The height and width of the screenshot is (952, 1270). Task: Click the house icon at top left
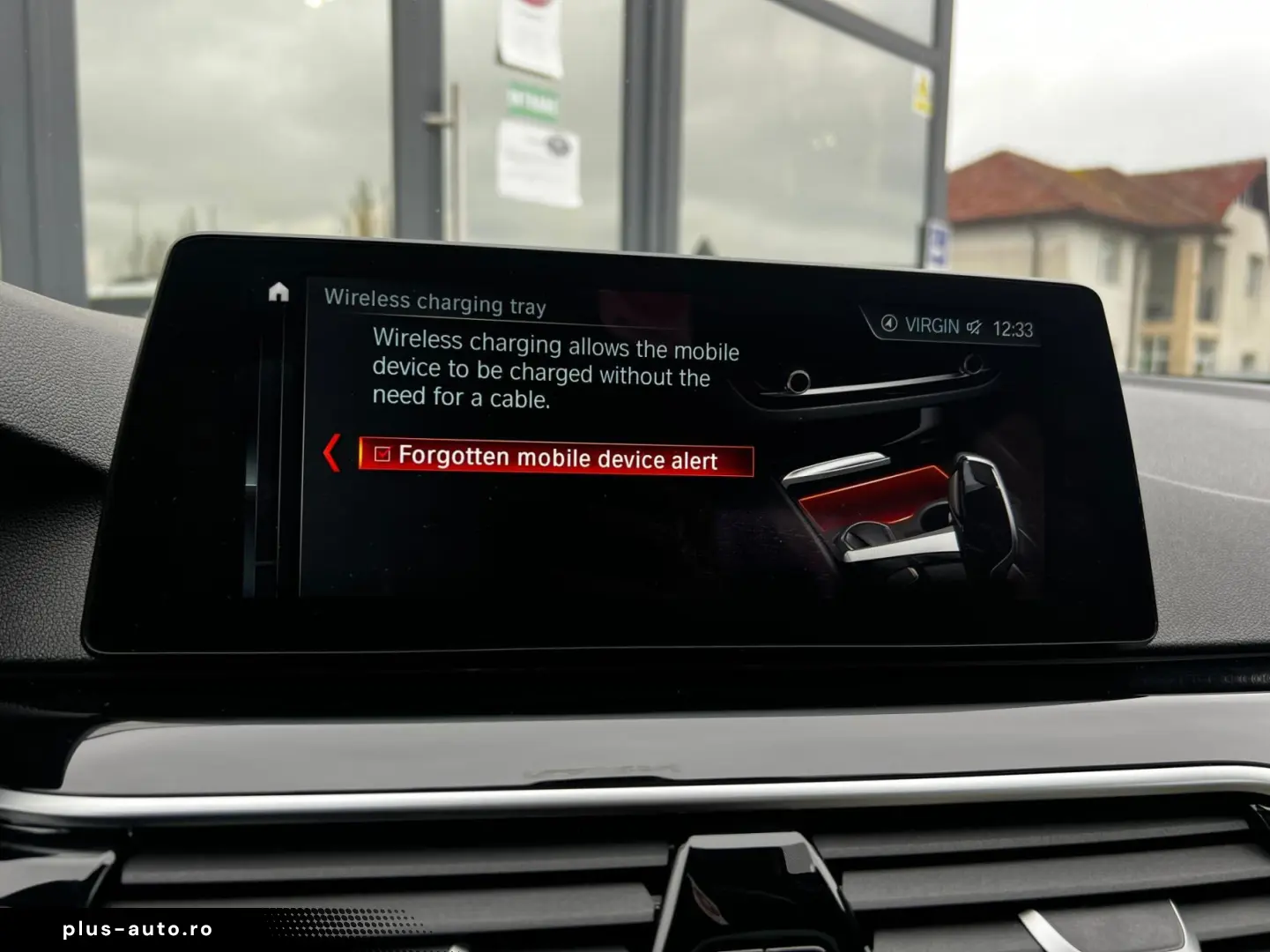click(x=278, y=293)
